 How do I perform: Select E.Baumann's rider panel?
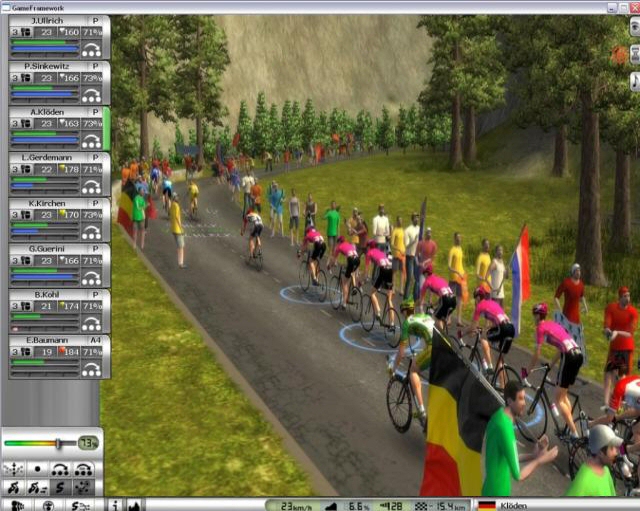55,340
